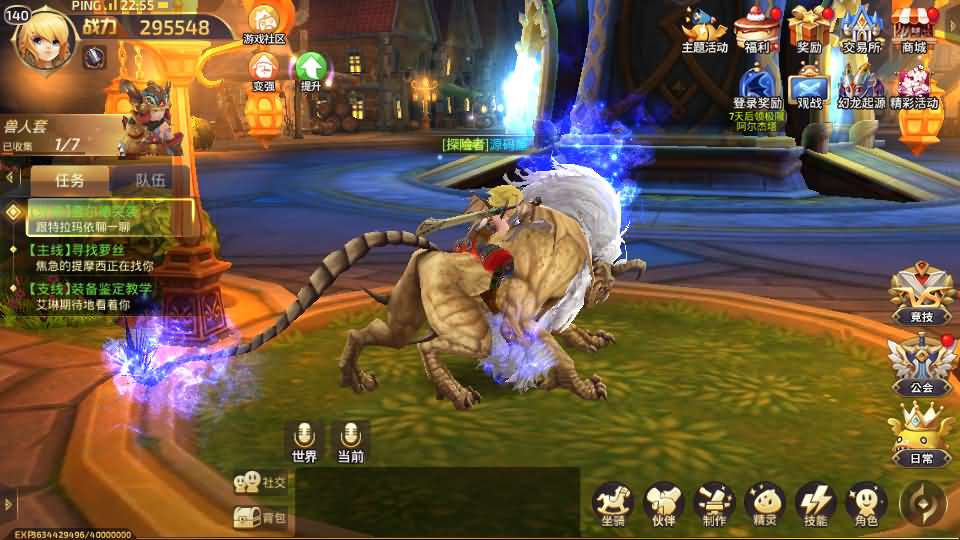Open the 商城 shop
The width and height of the screenshot is (960, 540).
pos(913,28)
